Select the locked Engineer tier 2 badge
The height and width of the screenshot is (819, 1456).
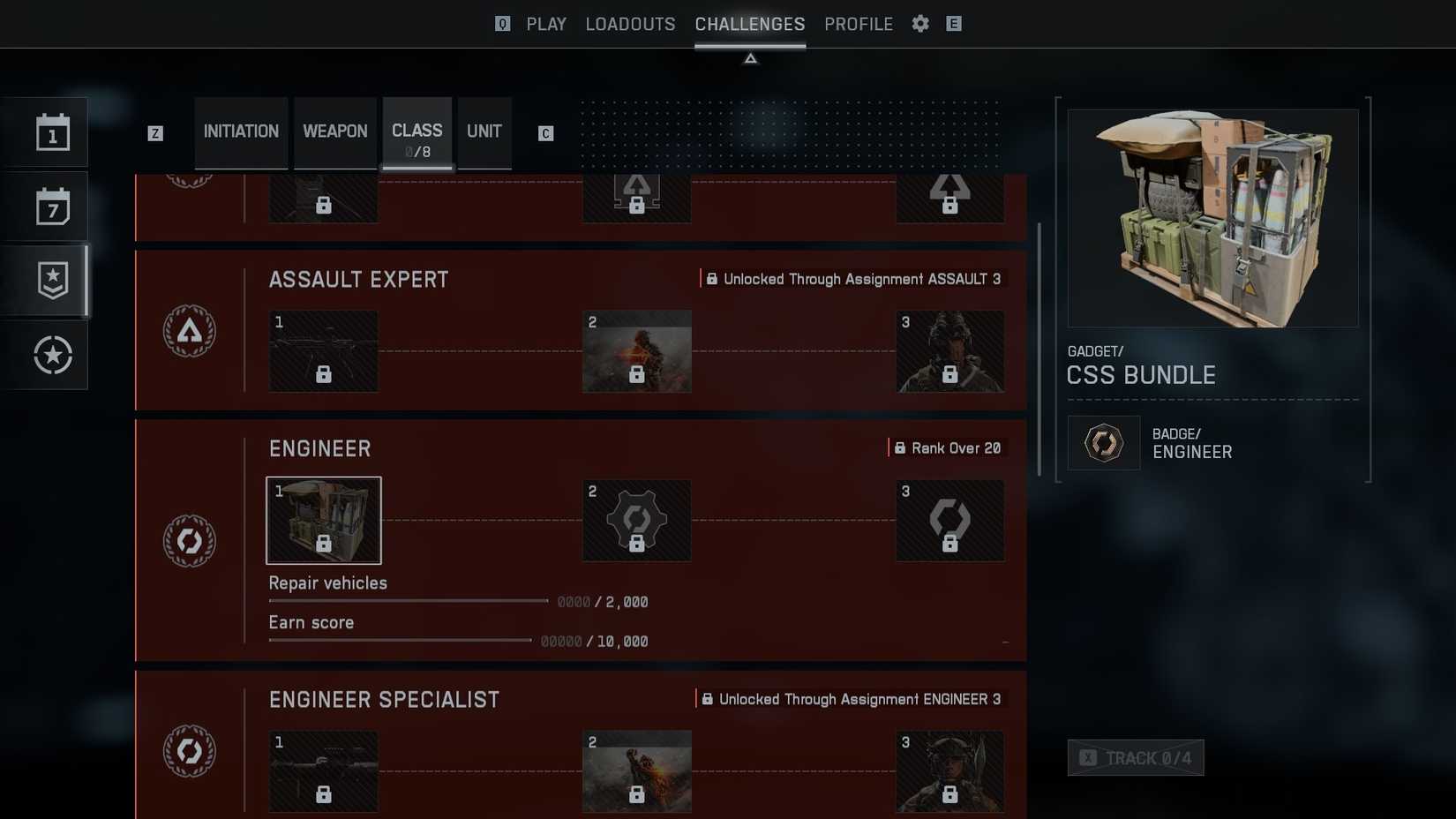[636, 520]
